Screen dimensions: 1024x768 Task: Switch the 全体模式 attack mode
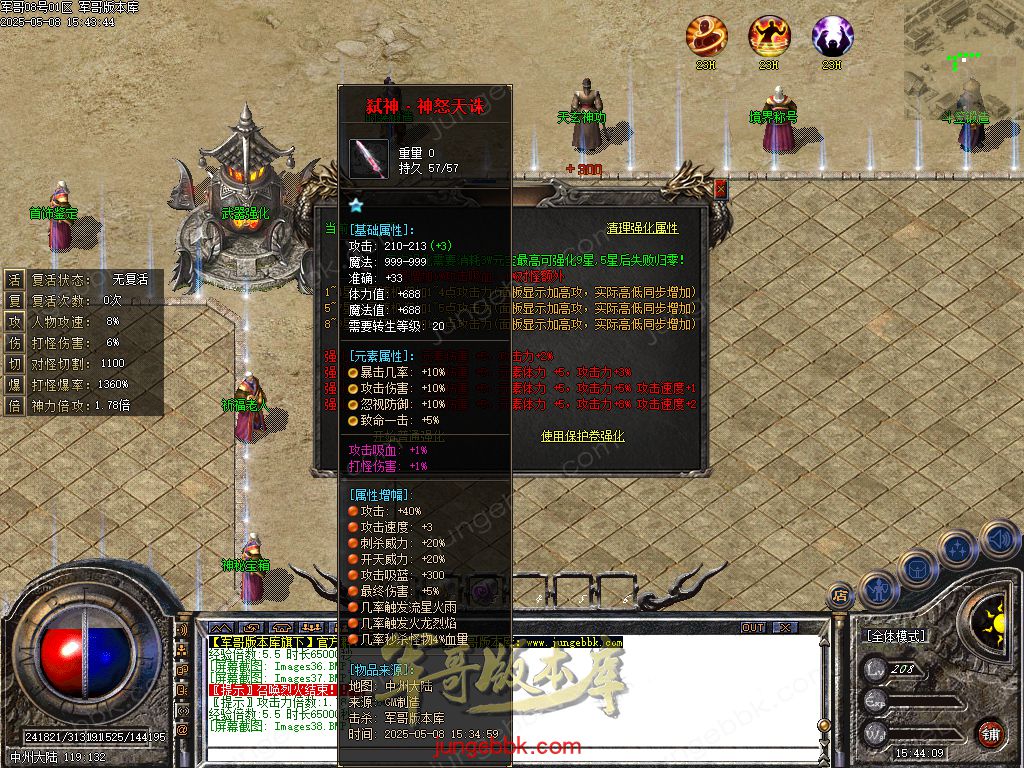coord(894,636)
